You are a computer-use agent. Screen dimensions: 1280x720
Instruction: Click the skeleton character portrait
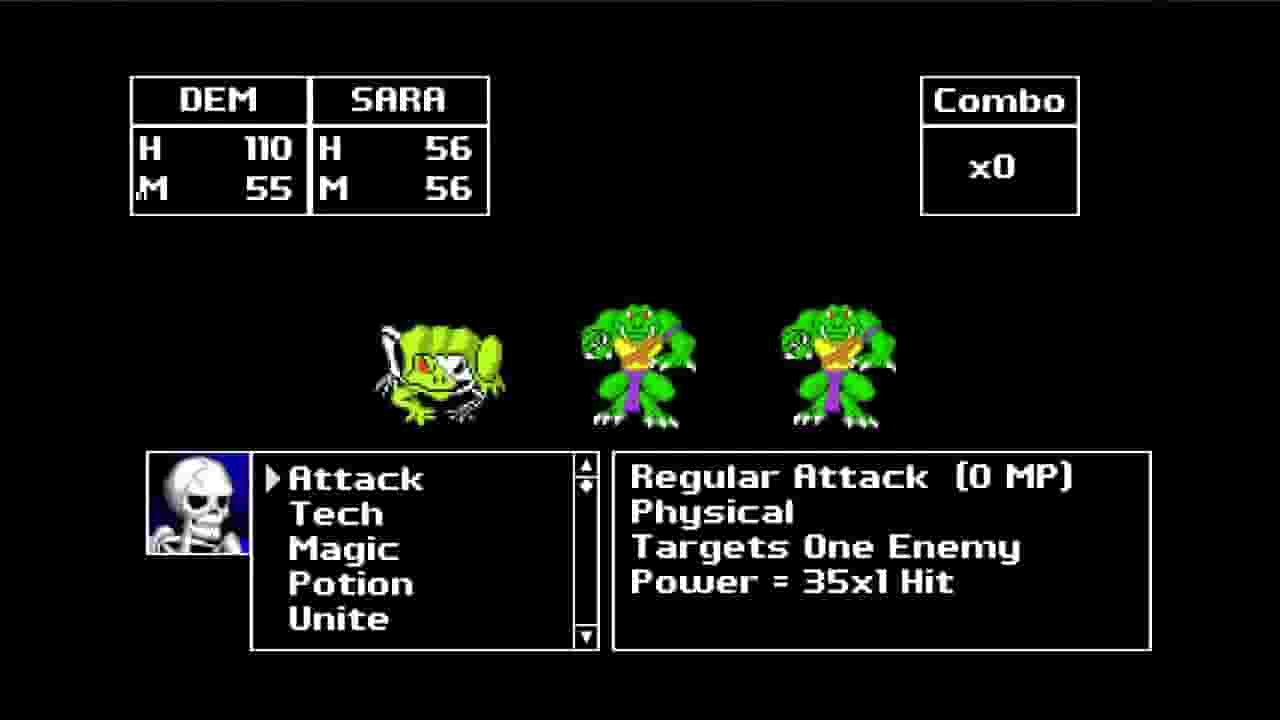click(196, 503)
